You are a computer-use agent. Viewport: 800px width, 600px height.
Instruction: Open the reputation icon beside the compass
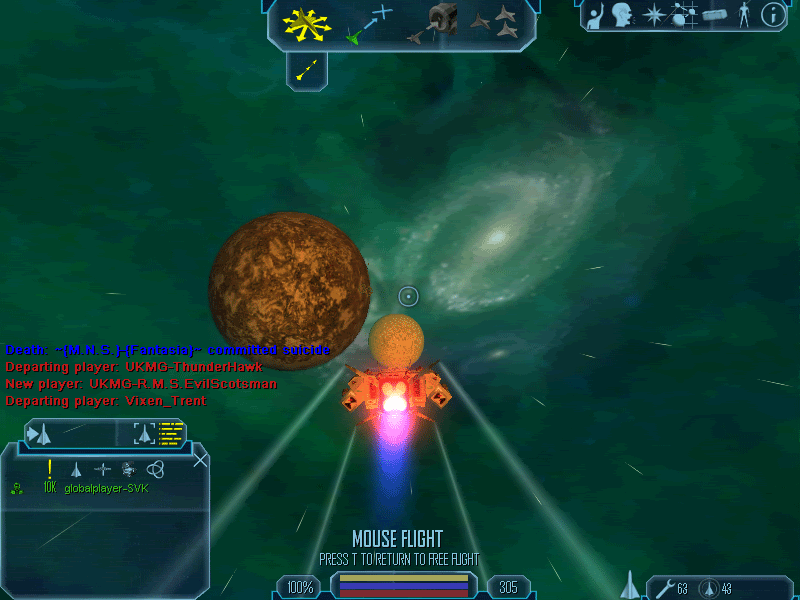713,15
